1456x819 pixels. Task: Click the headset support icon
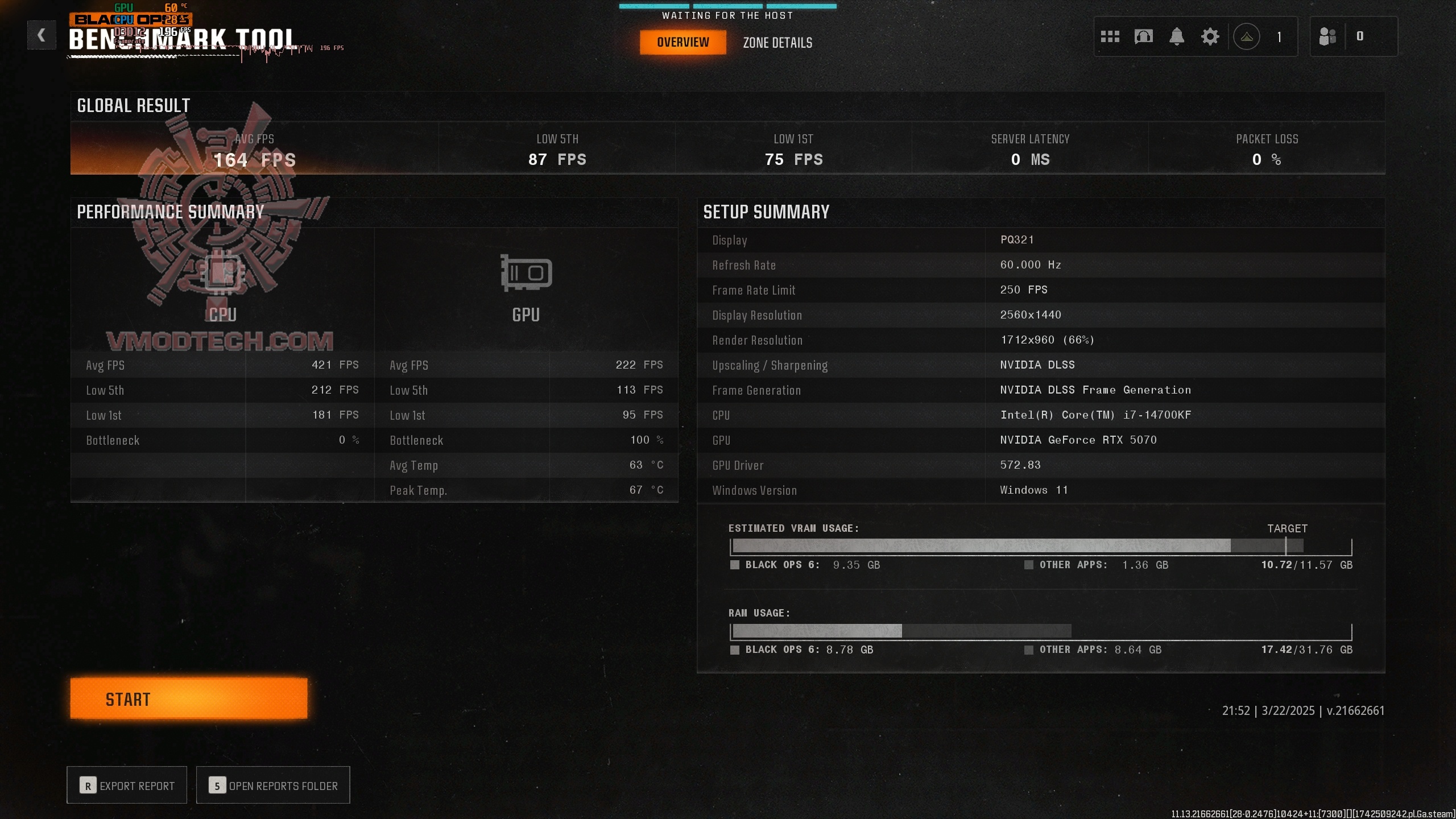click(1144, 36)
